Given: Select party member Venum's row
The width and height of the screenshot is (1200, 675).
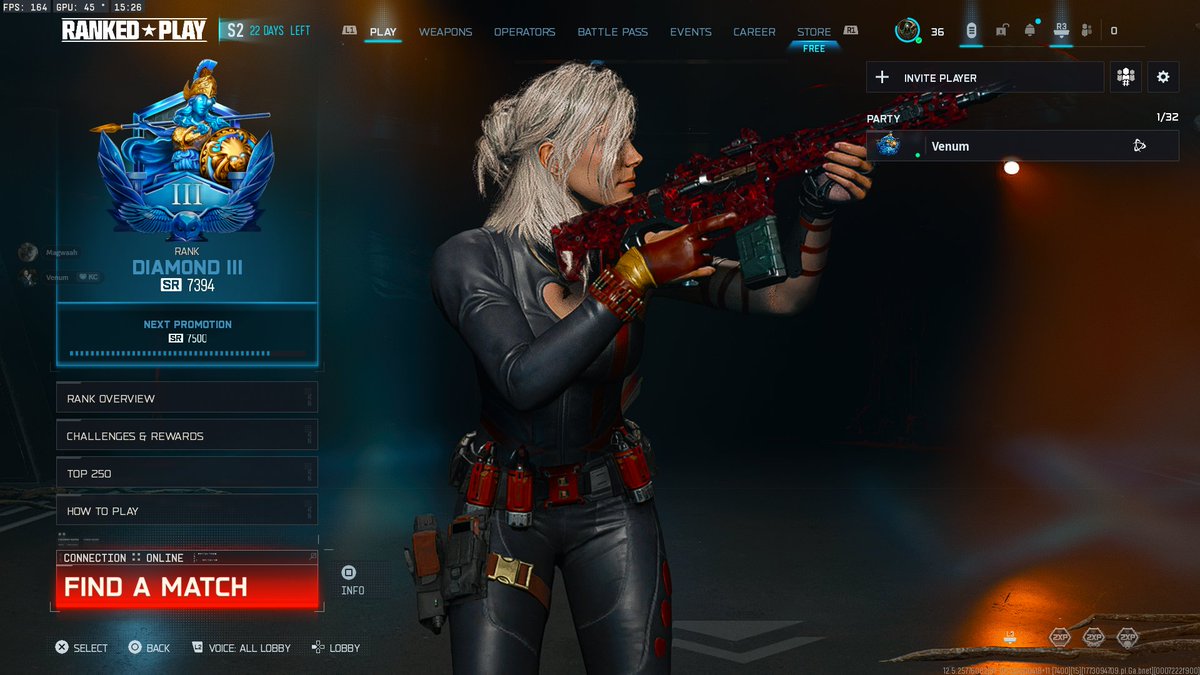Looking at the screenshot, I should point(1022,146).
